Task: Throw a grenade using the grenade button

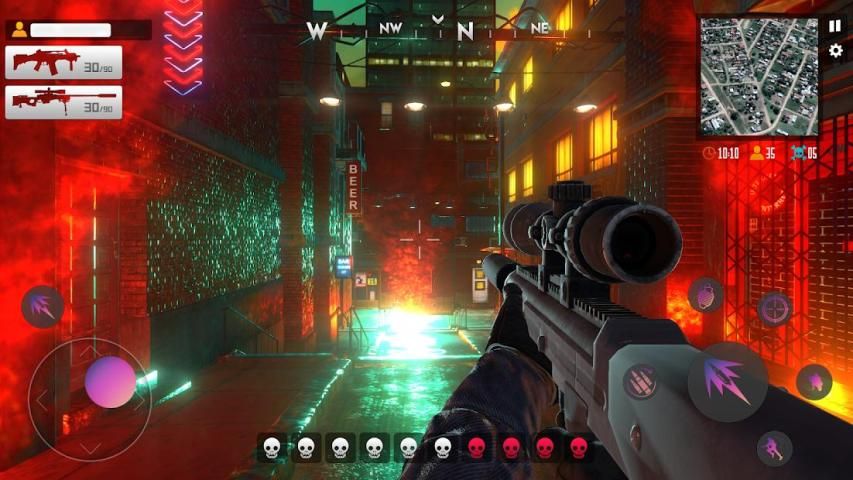Action: click(705, 295)
